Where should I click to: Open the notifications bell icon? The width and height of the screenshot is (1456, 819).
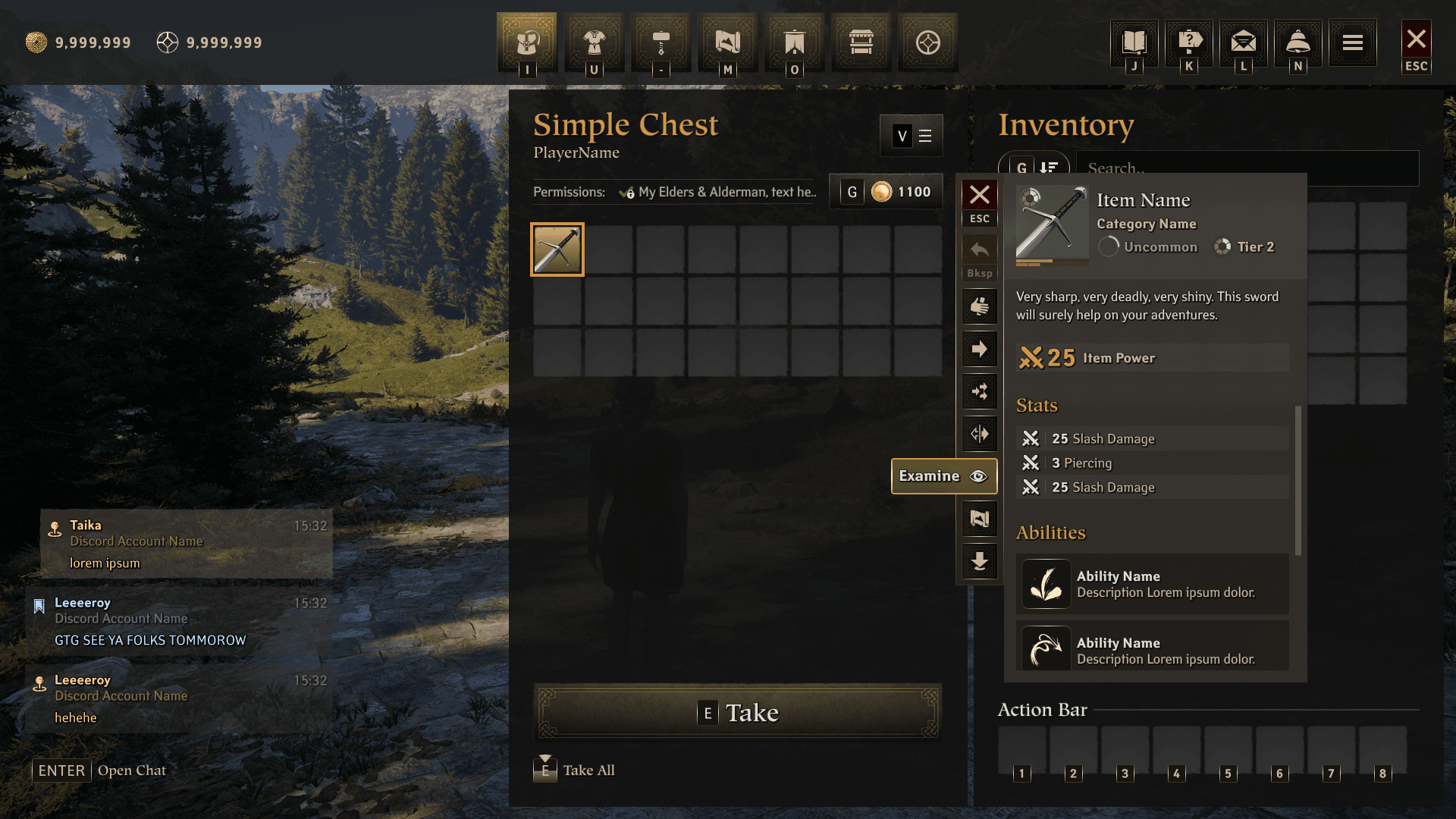tap(1298, 42)
